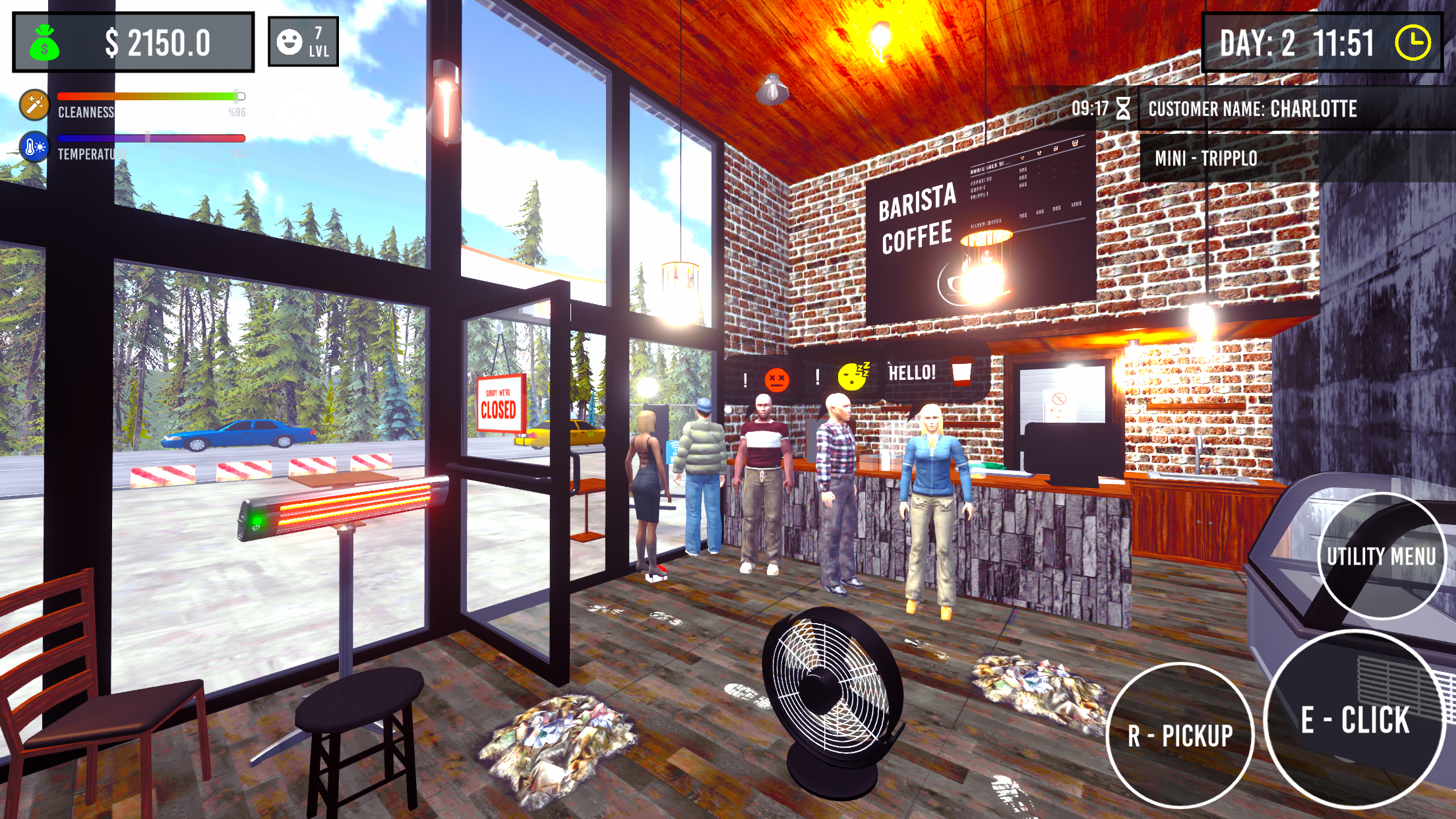The image size is (1456, 819).
Task: Click the sleeping Zzz emoji speech bubble
Action: 853,376
